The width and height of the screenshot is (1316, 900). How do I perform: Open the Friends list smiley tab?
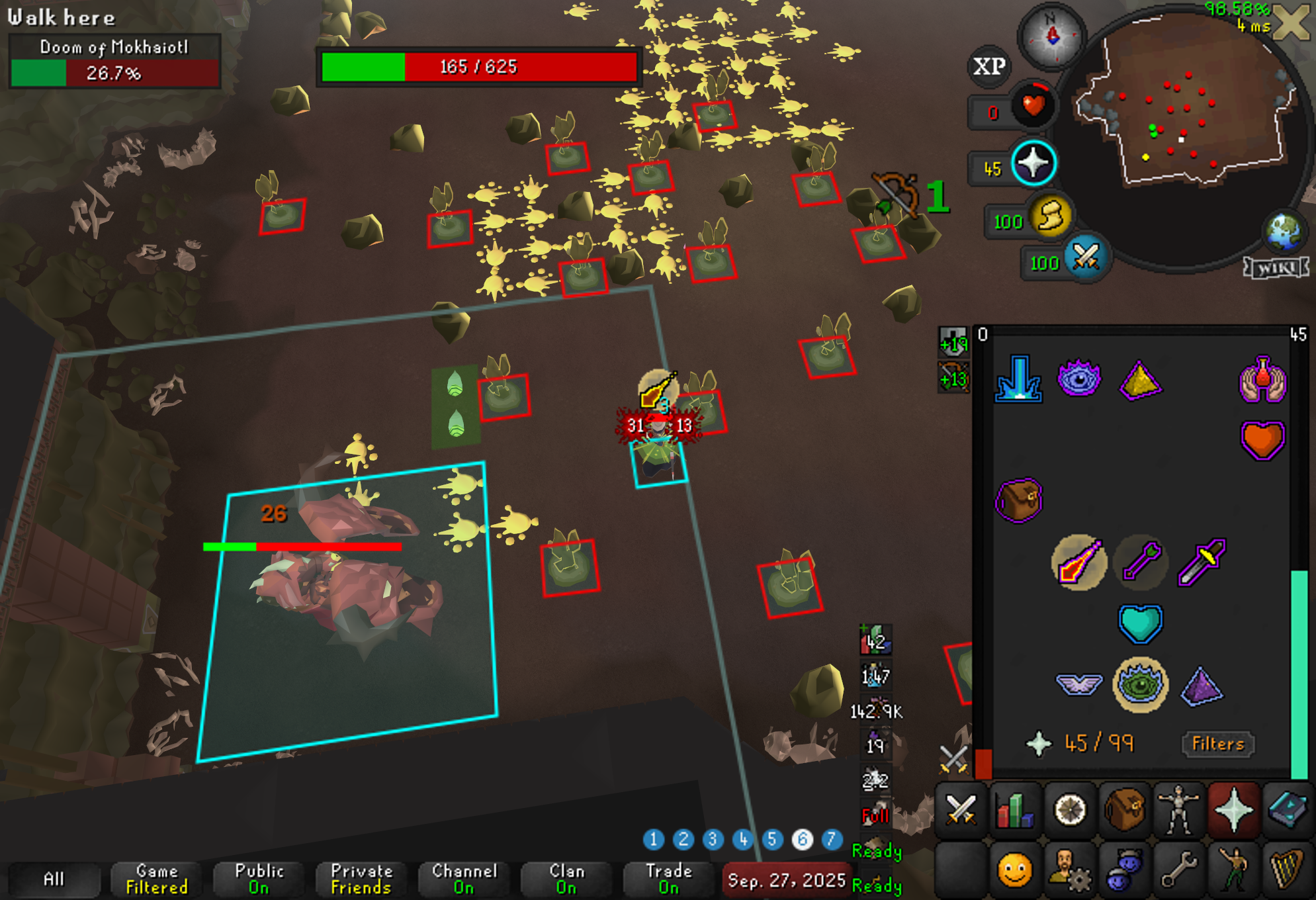(x=1015, y=870)
